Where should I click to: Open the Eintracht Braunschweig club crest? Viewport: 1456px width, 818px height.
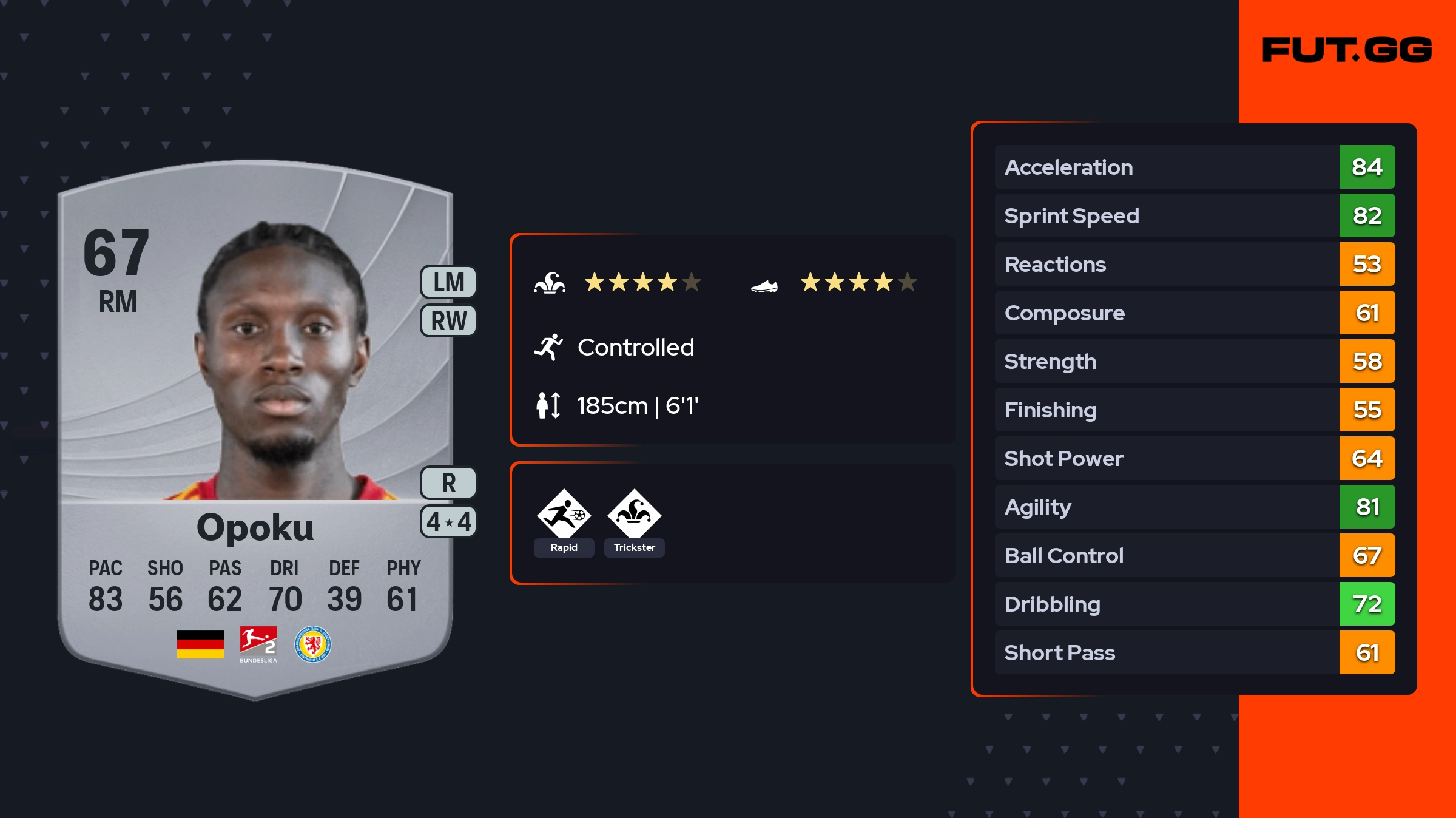coord(312,644)
